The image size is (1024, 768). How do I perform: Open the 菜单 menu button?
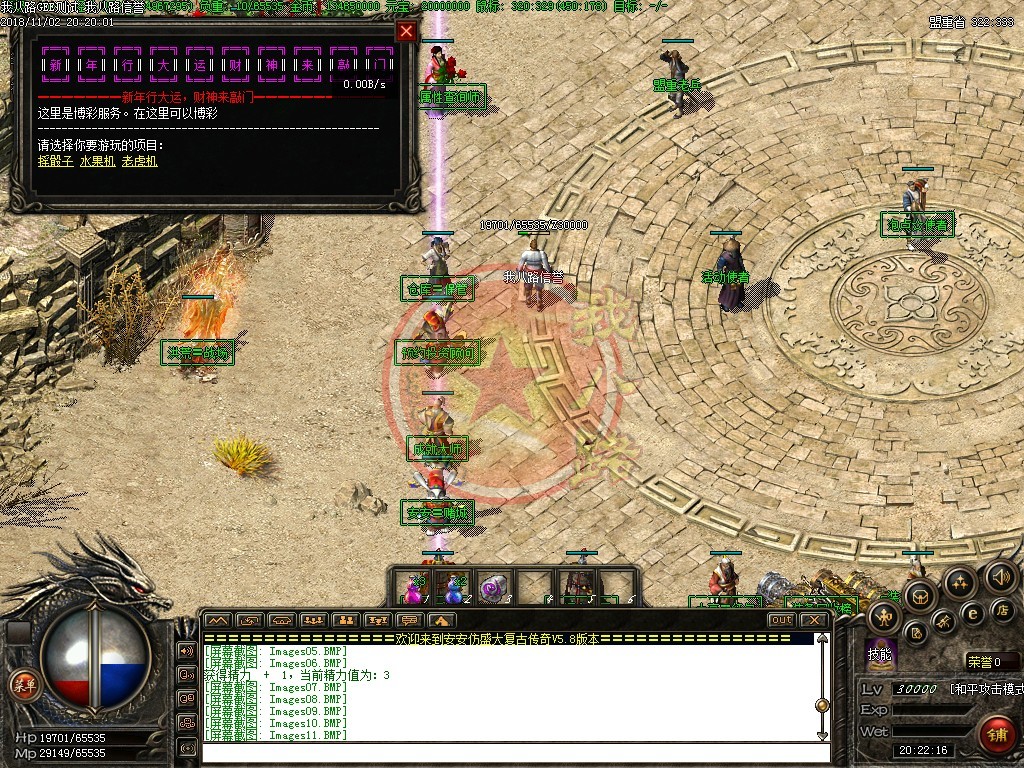[23, 685]
